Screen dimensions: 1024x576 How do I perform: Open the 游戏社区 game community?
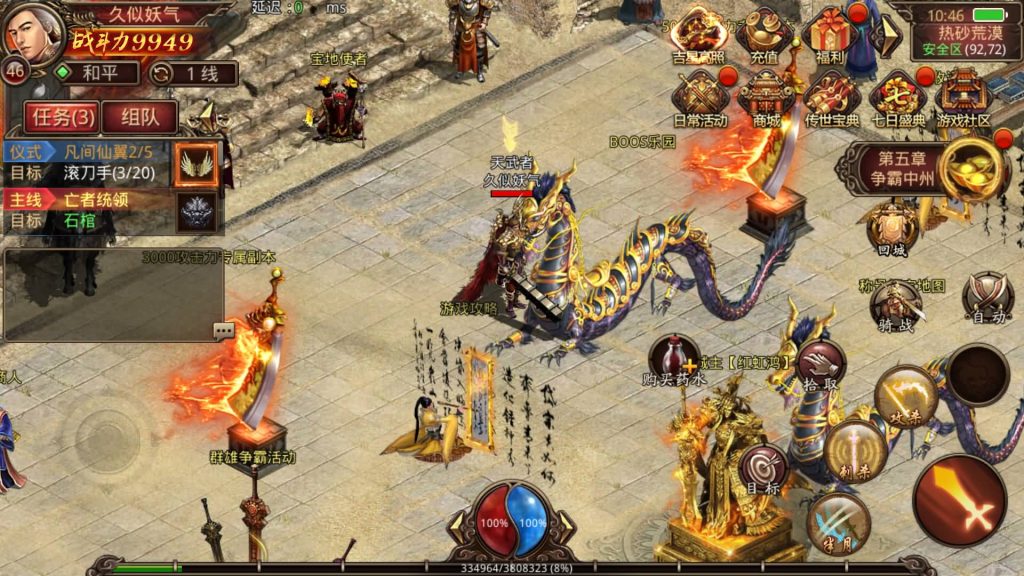(x=963, y=98)
